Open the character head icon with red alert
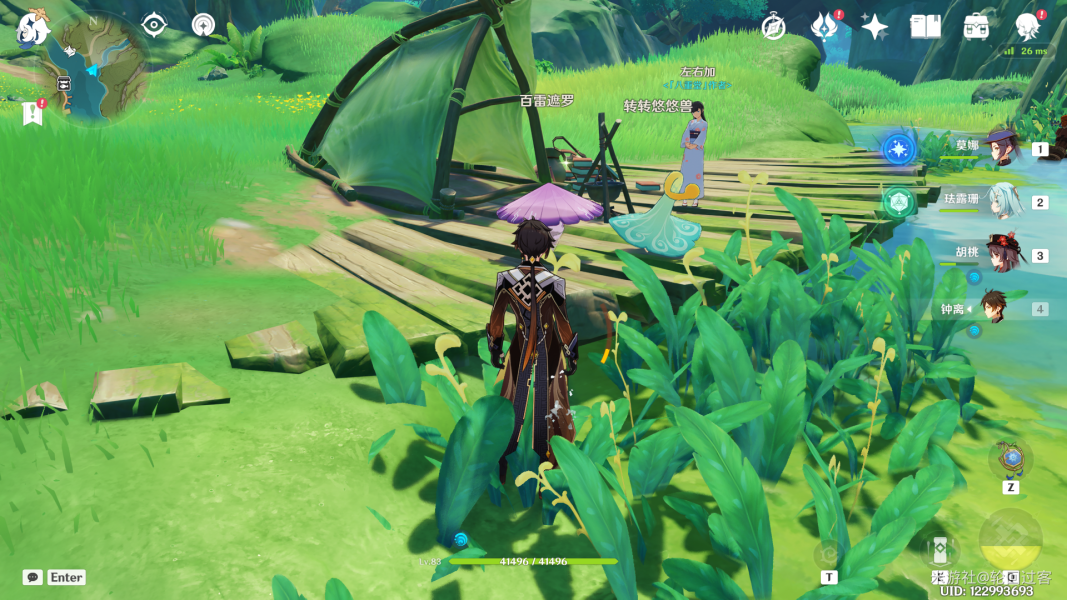The width and height of the screenshot is (1067, 600). [x=1027, y=27]
